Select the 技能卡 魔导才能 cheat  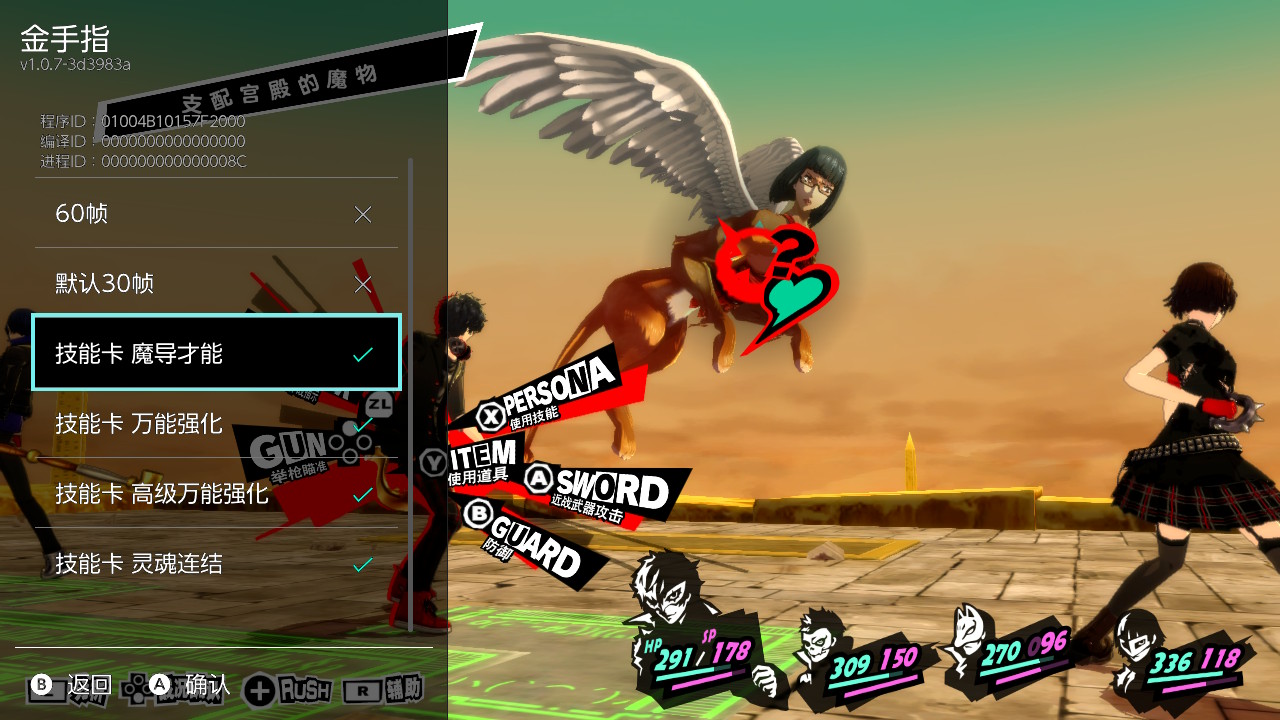(216, 354)
